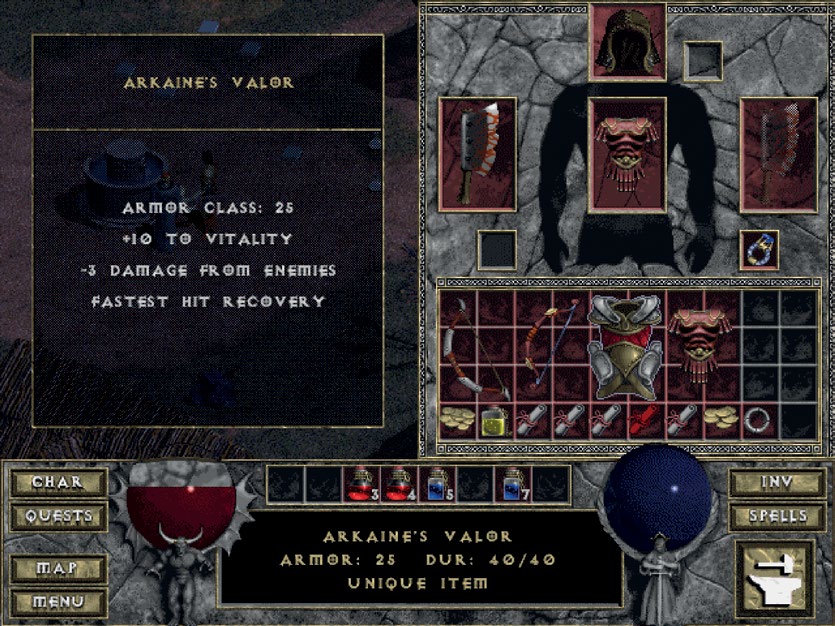This screenshot has width=835, height=626.
Task: Select the cleaver in the left hand slot
Action: [477, 154]
